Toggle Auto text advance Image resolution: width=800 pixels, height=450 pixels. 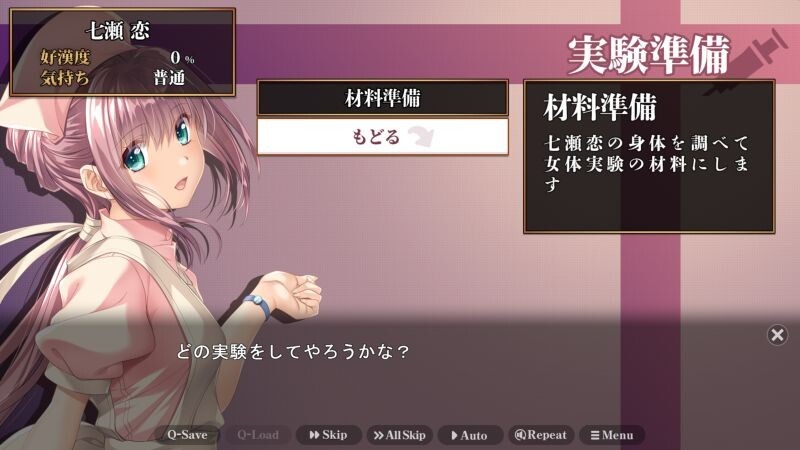469,435
